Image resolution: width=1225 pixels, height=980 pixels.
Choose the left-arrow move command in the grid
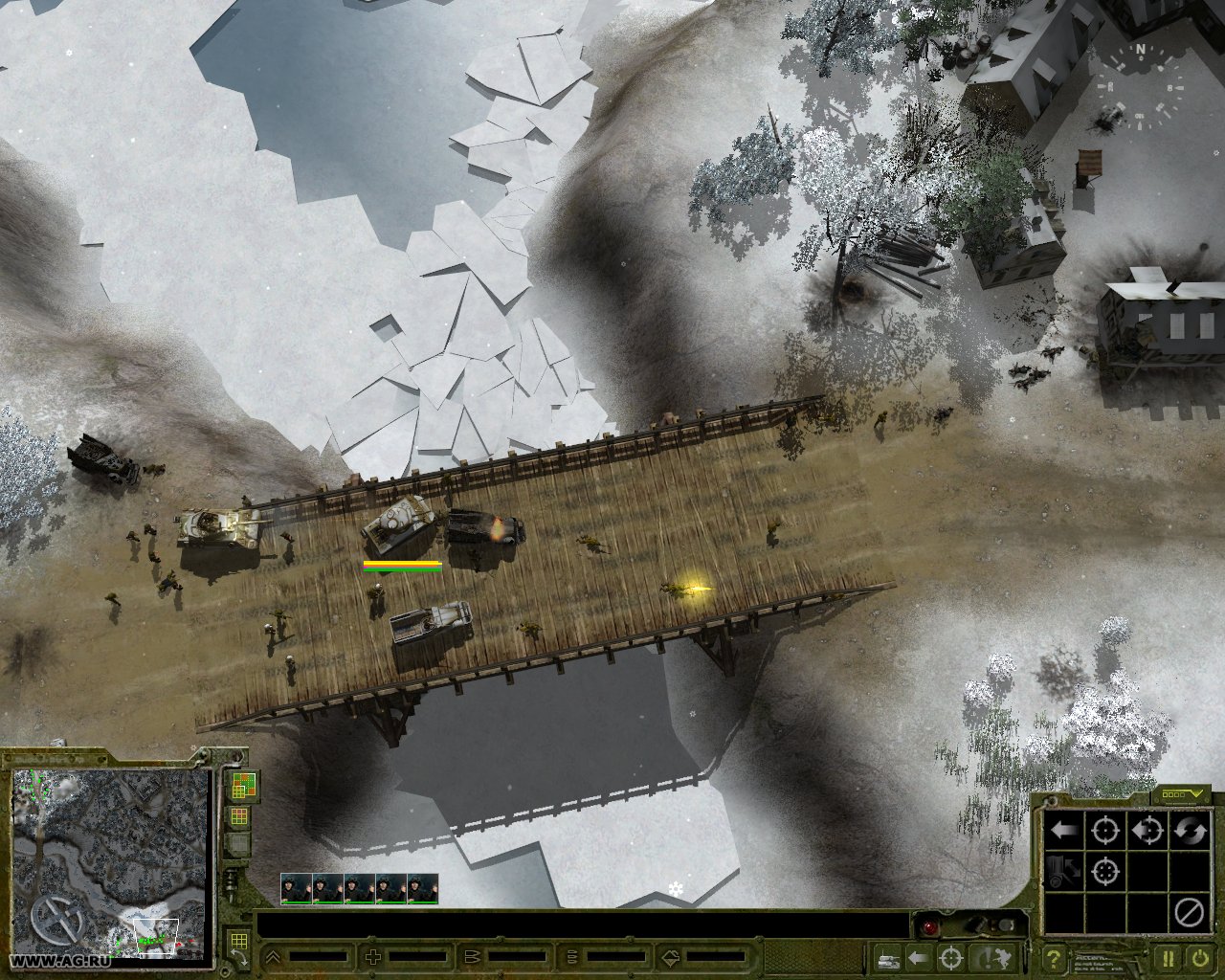point(1064,830)
